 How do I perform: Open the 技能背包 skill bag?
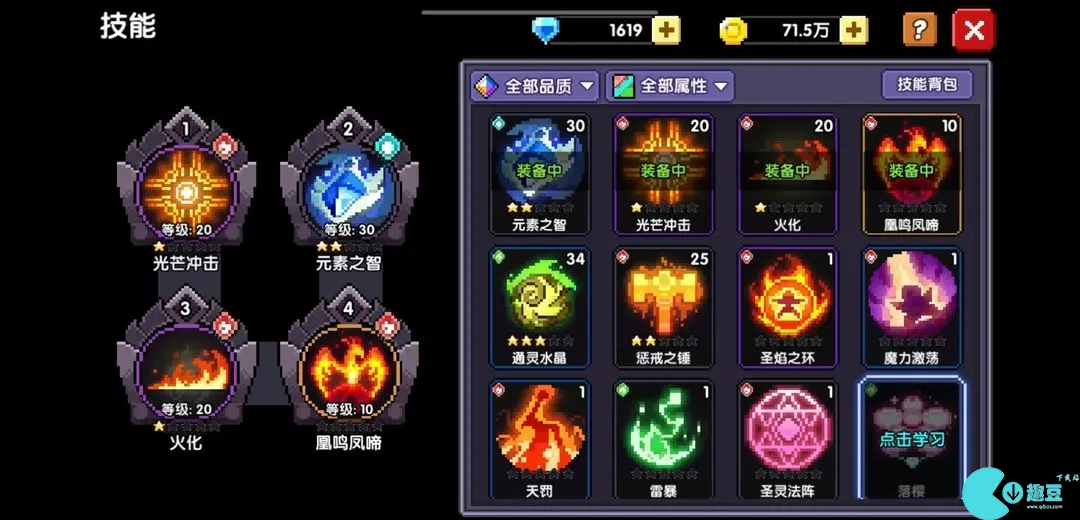tap(927, 84)
